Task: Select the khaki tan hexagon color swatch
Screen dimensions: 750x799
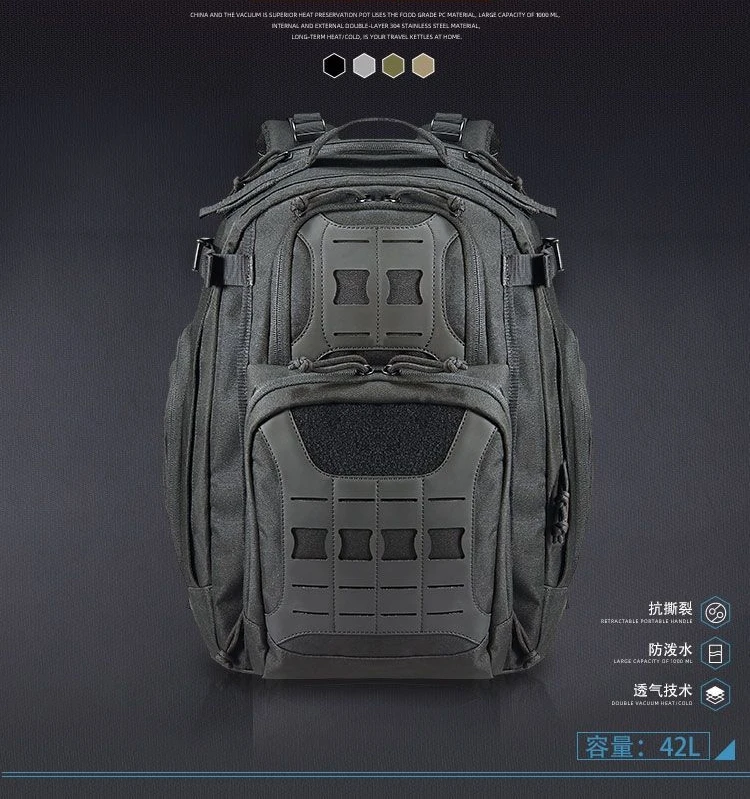Action: [422, 66]
